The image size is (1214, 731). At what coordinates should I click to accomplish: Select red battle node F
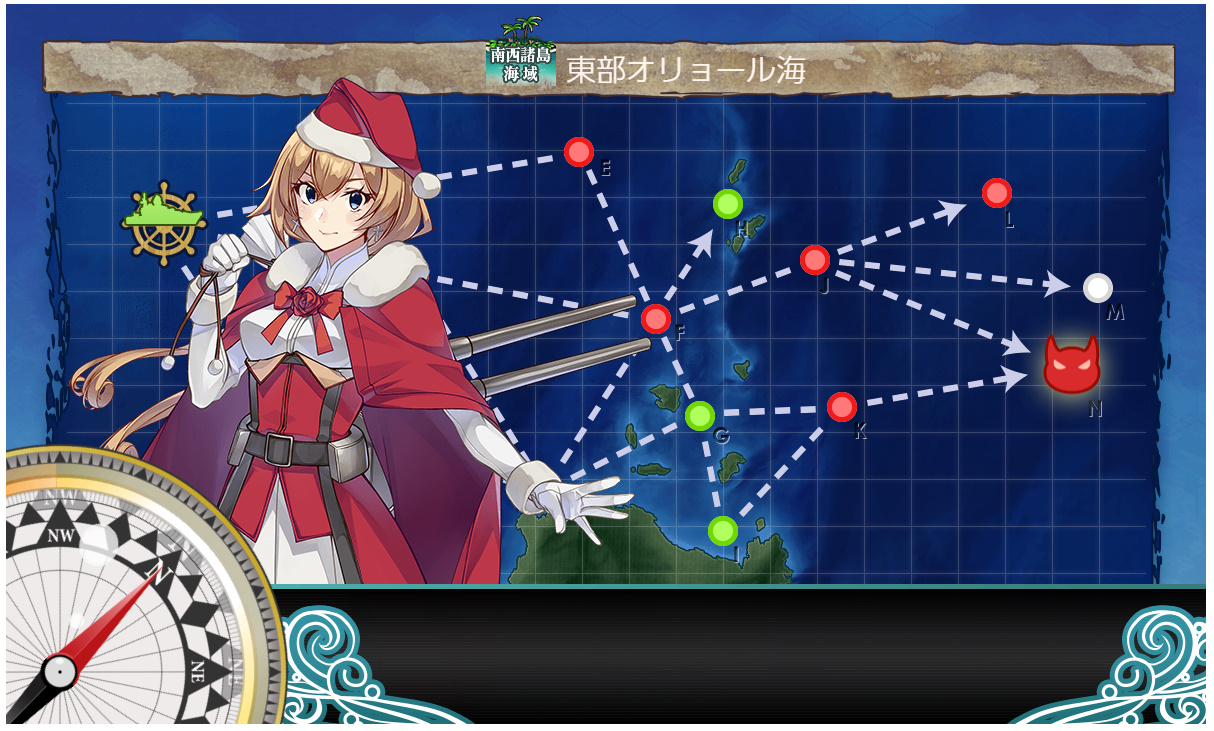(656, 319)
